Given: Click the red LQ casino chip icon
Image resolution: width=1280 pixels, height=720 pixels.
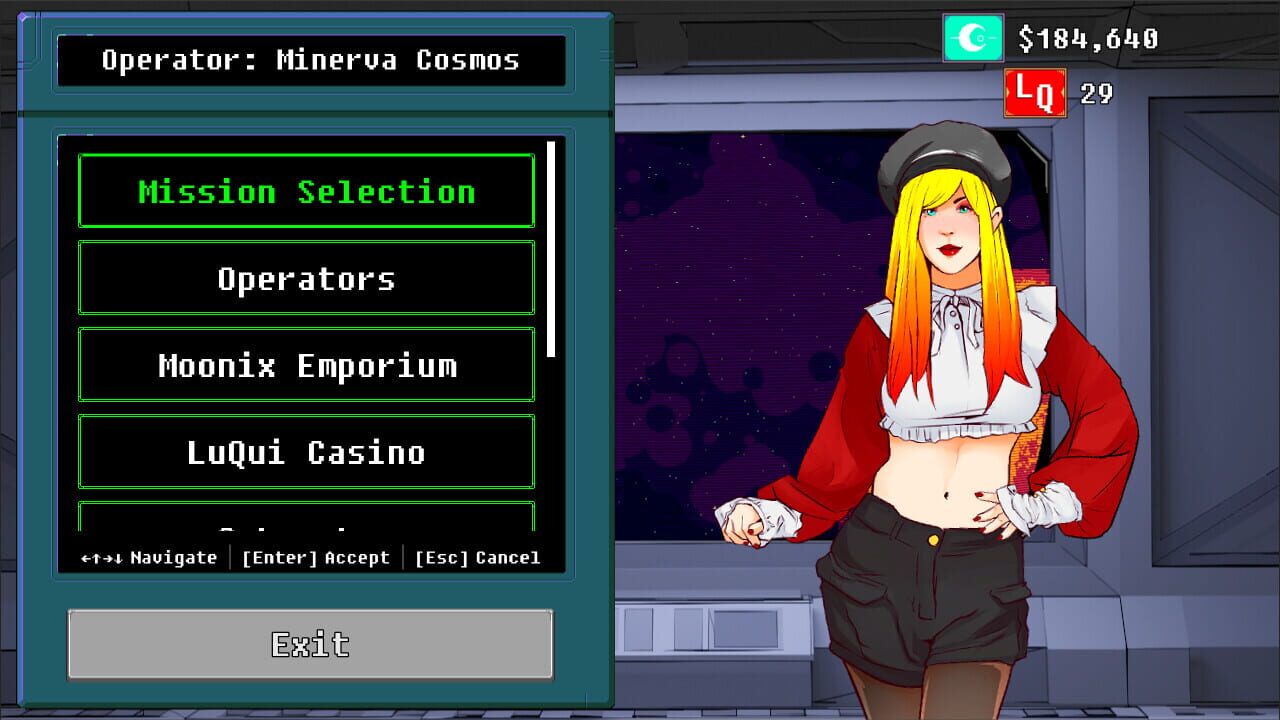Looking at the screenshot, I should tap(1034, 91).
